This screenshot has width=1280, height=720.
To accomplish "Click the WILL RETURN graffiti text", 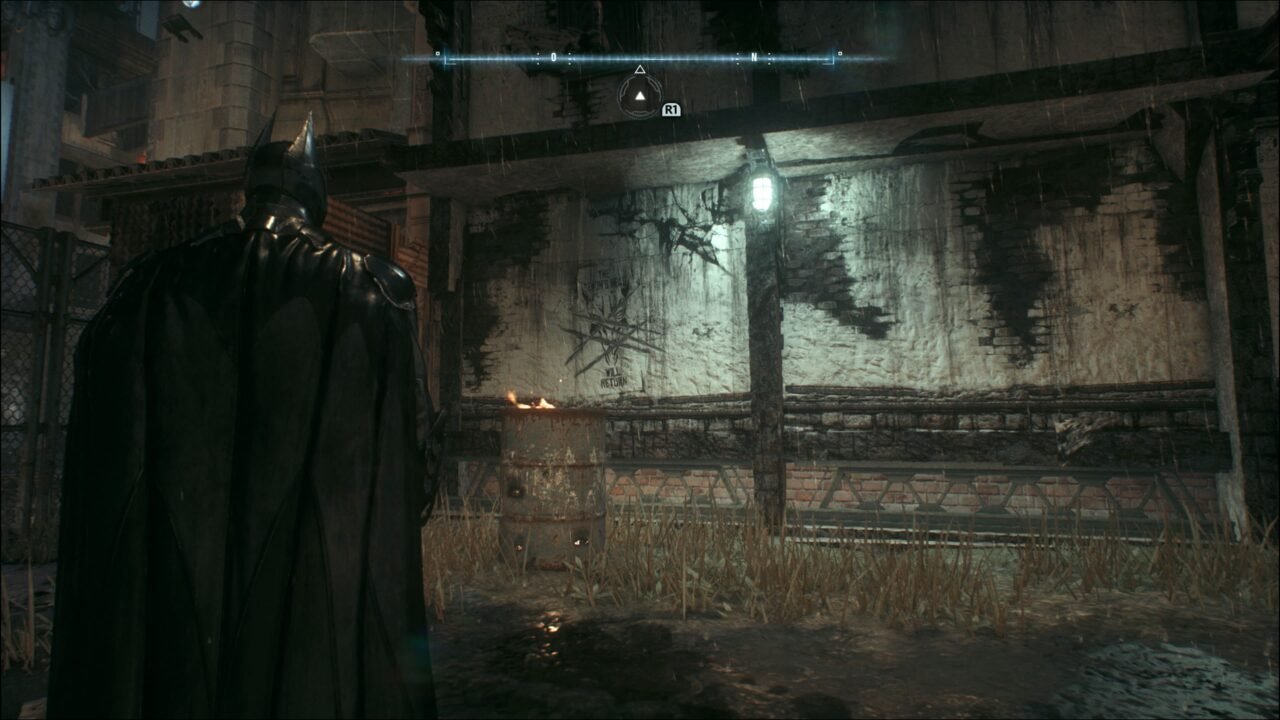I will (x=614, y=376).
